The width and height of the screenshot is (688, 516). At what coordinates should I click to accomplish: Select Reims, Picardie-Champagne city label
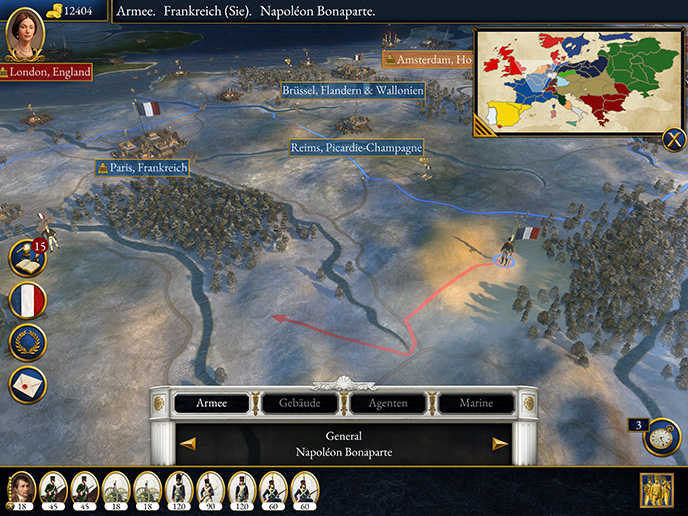(x=355, y=148)
